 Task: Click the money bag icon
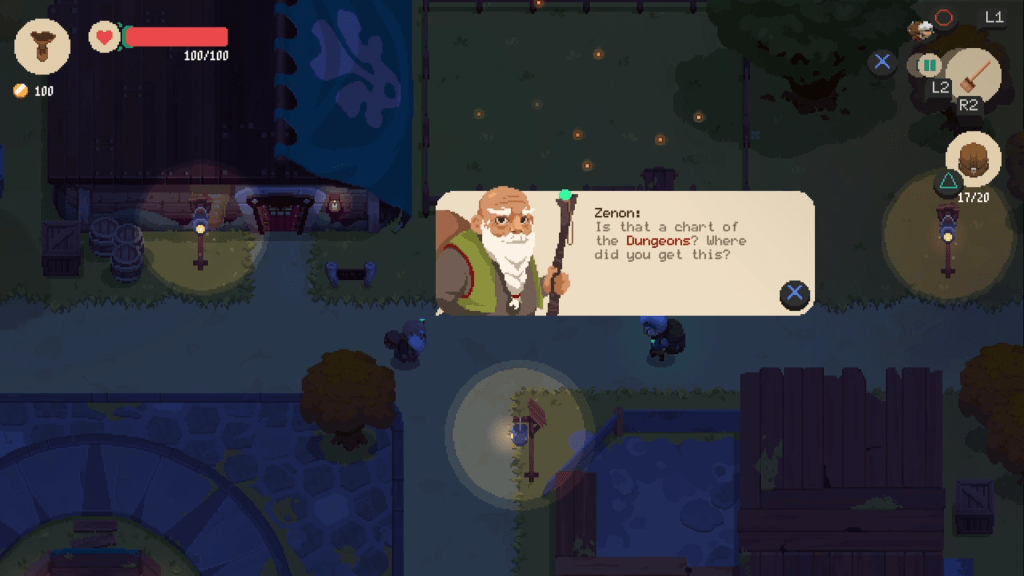click(42, 46)
